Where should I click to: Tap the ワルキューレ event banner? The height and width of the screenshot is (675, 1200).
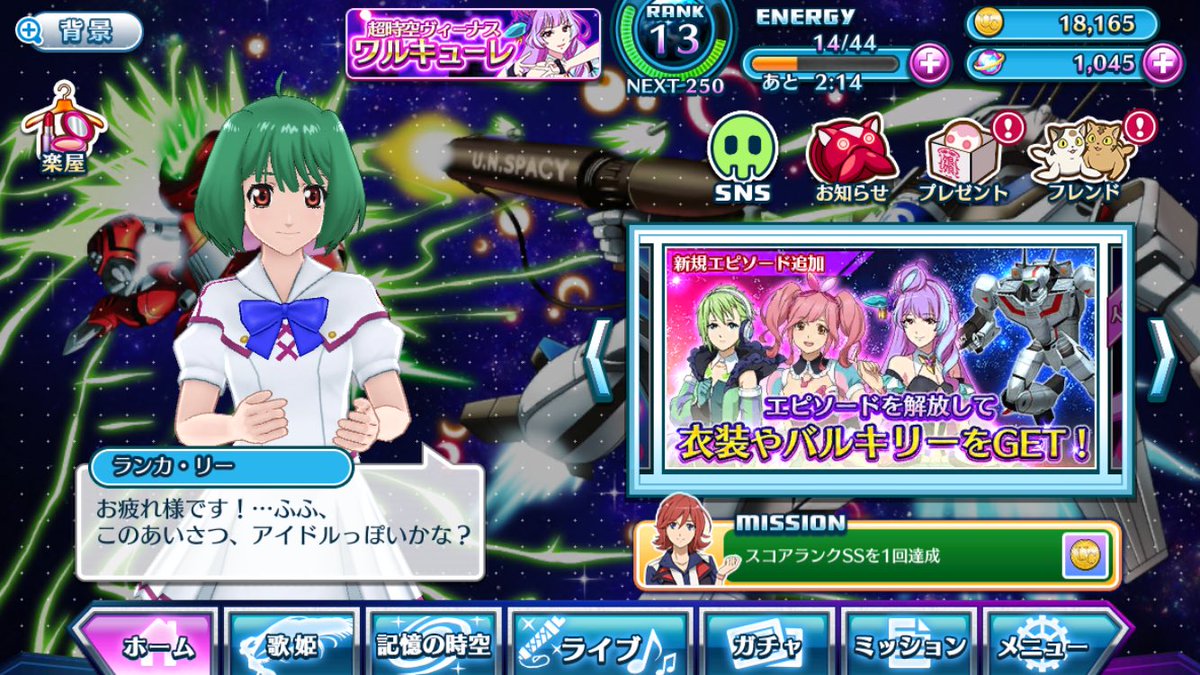tap(473, 43)
